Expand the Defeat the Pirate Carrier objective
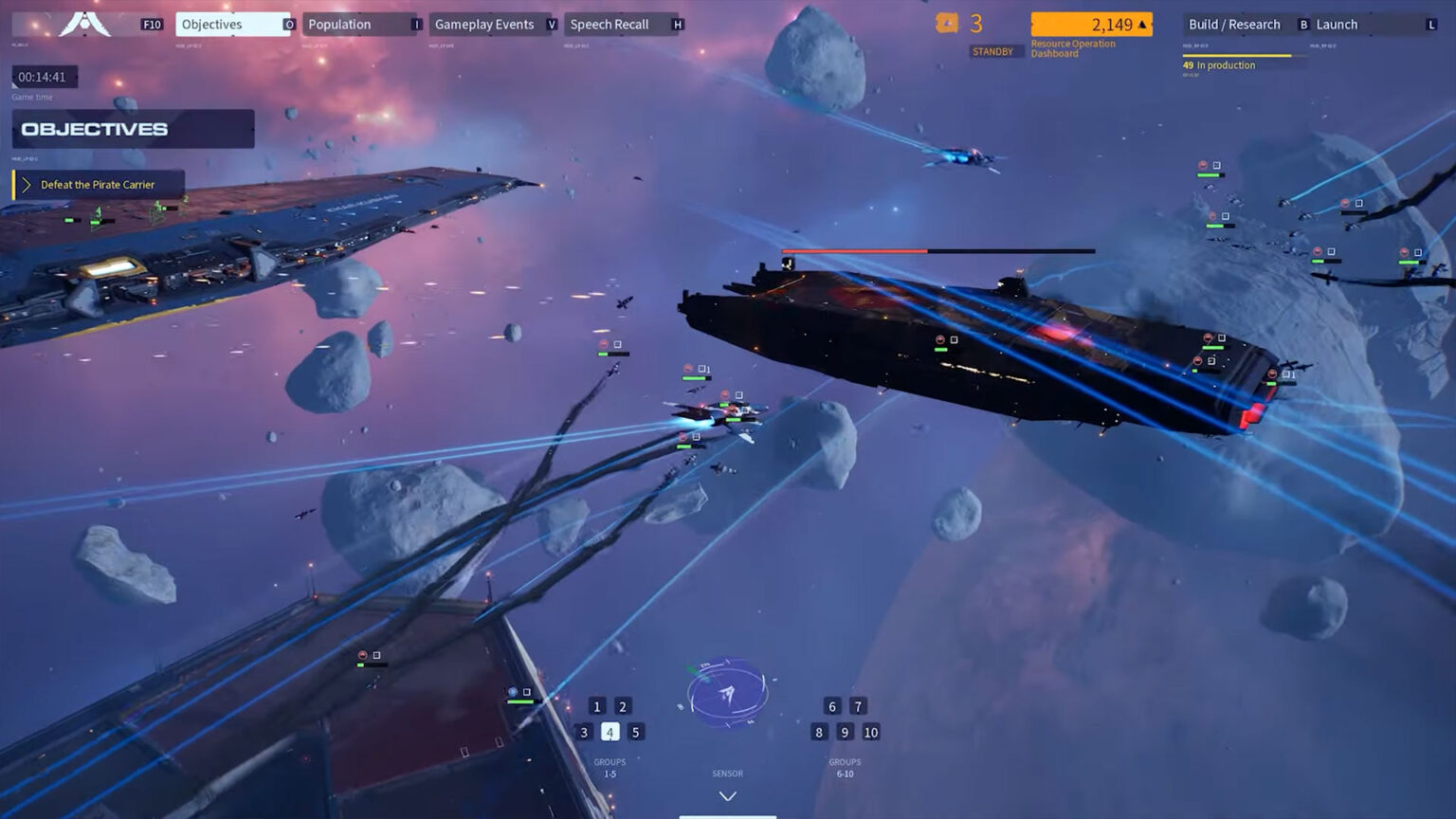The height and width of the screenshot is (819, 1456). coord(27,185)
